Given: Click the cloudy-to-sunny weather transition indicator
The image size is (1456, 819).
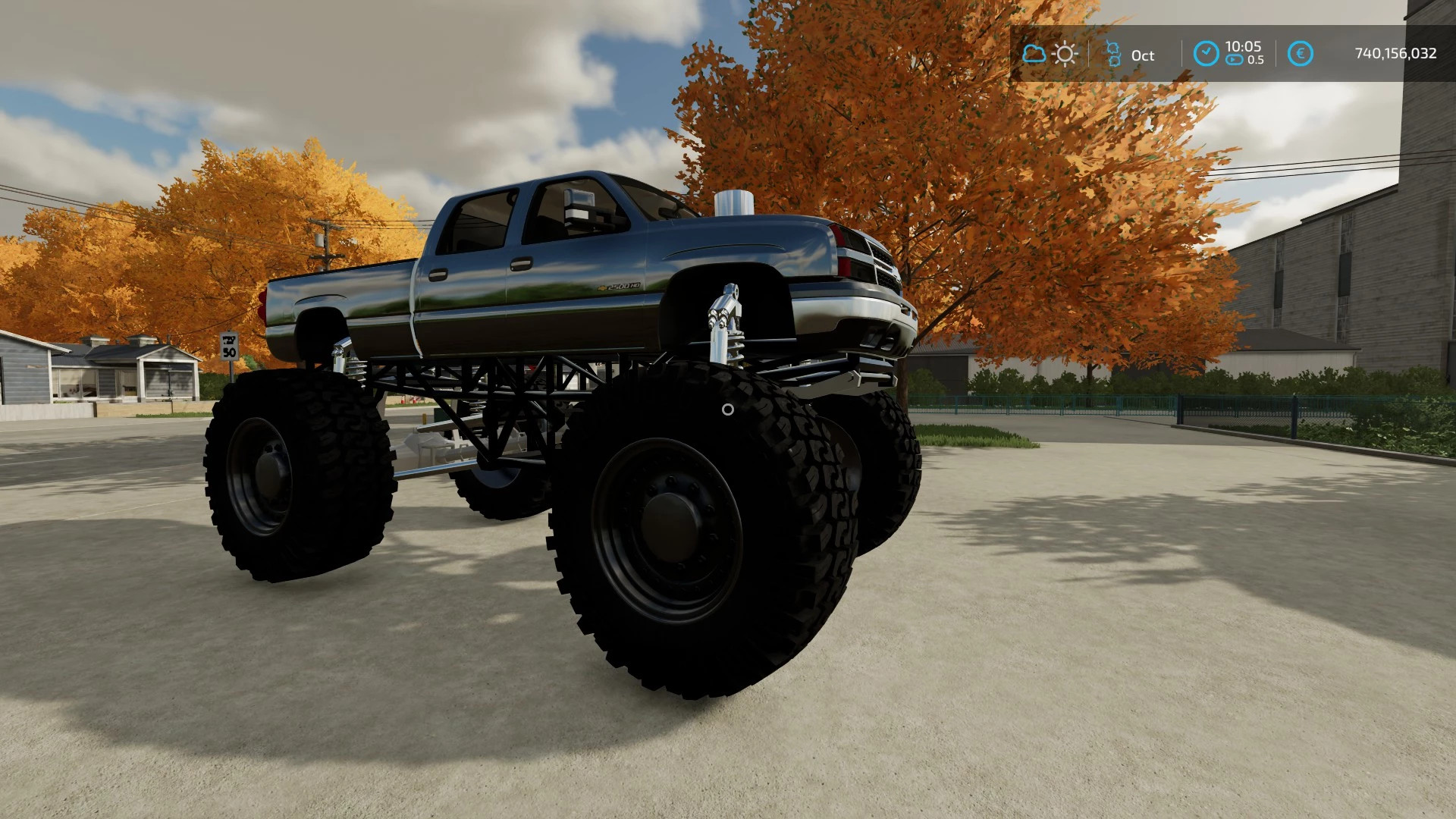Looking at the screenshot, I should click(x=1048, y=53).
